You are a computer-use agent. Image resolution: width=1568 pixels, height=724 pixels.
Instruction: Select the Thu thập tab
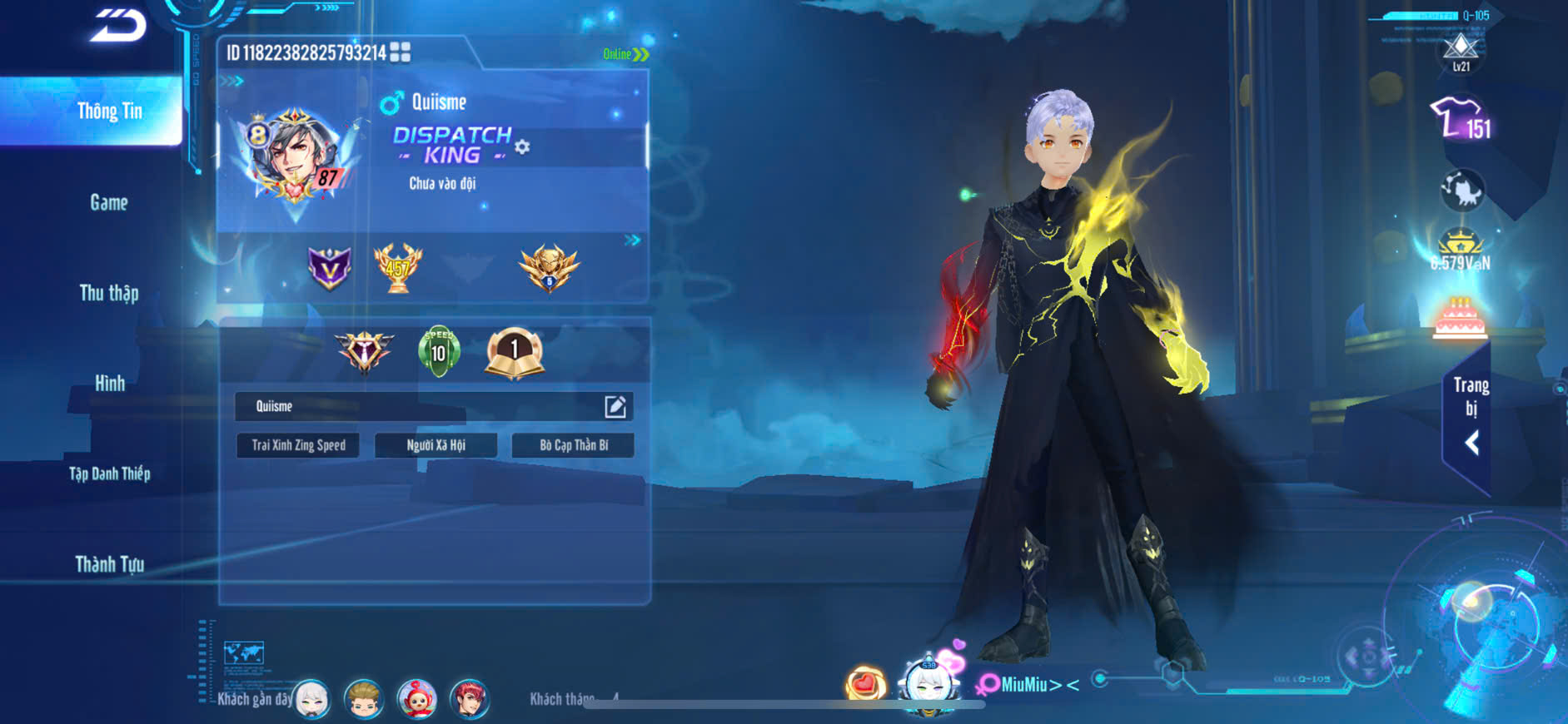pos(109,293)
